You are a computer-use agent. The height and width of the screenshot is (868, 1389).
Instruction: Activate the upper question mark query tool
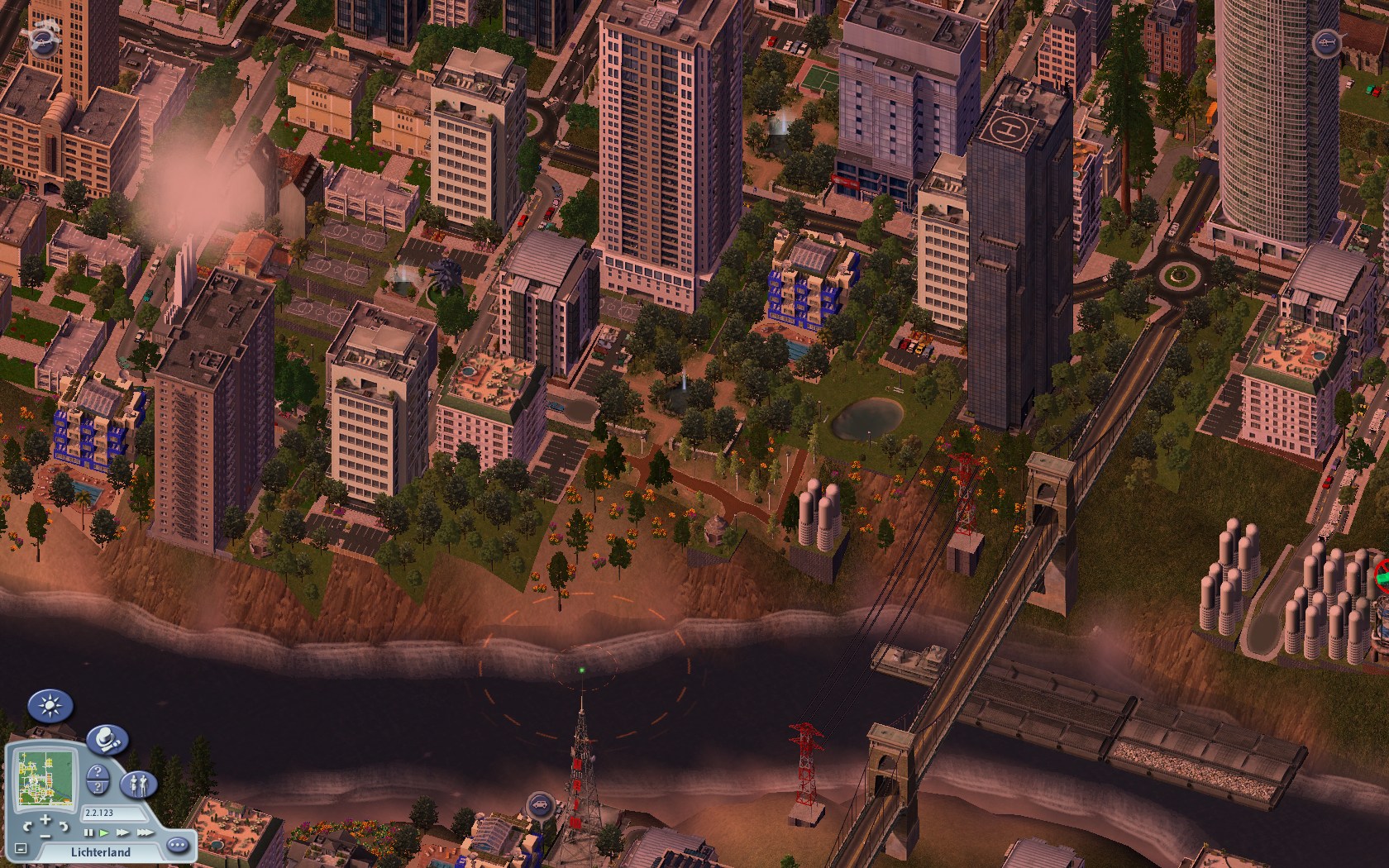99,772
